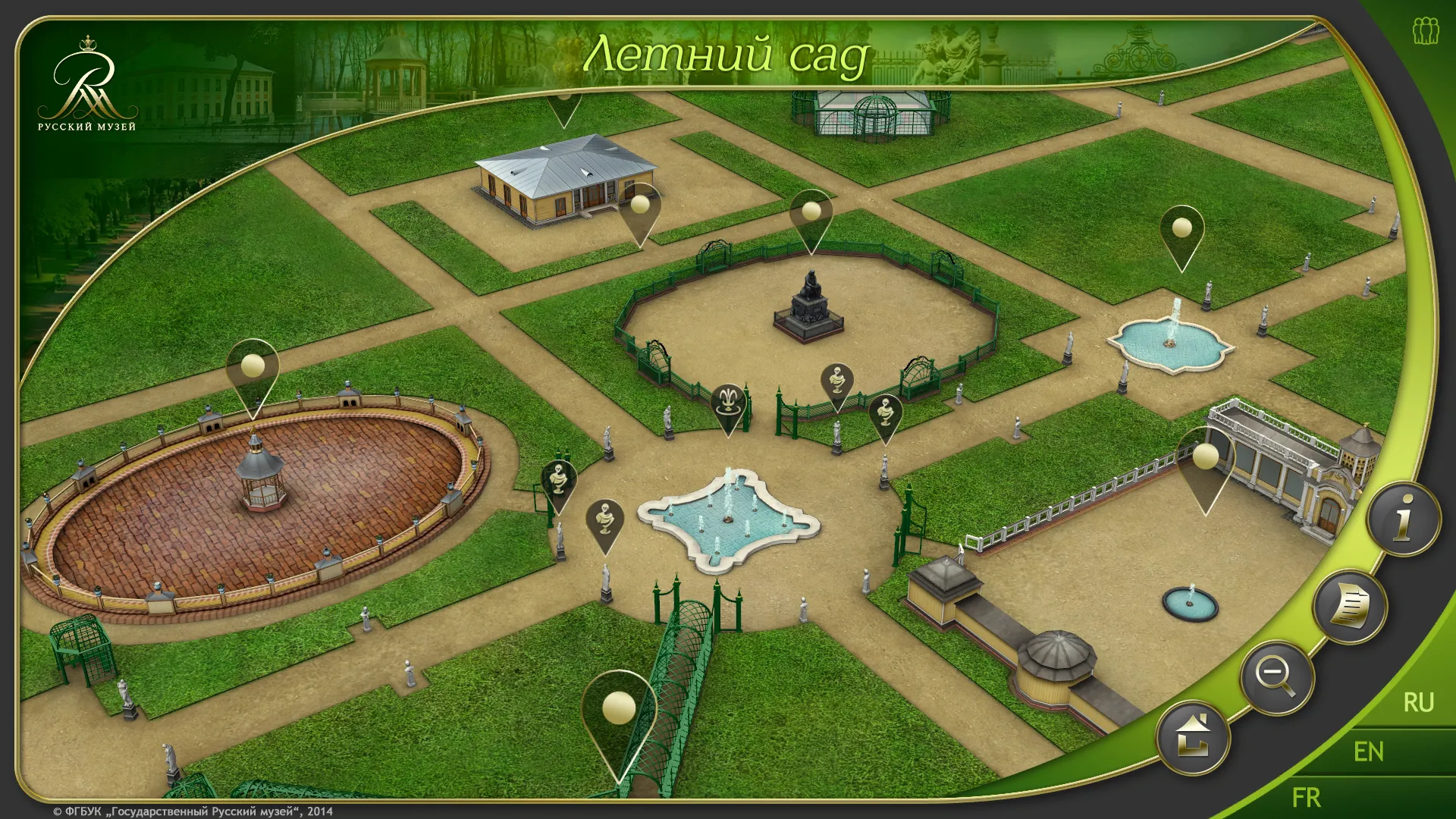Image resolution: width=1456 pixels, height=819 pixels.
Task: Click the Russian Museum logo
Action: (87, 85)
